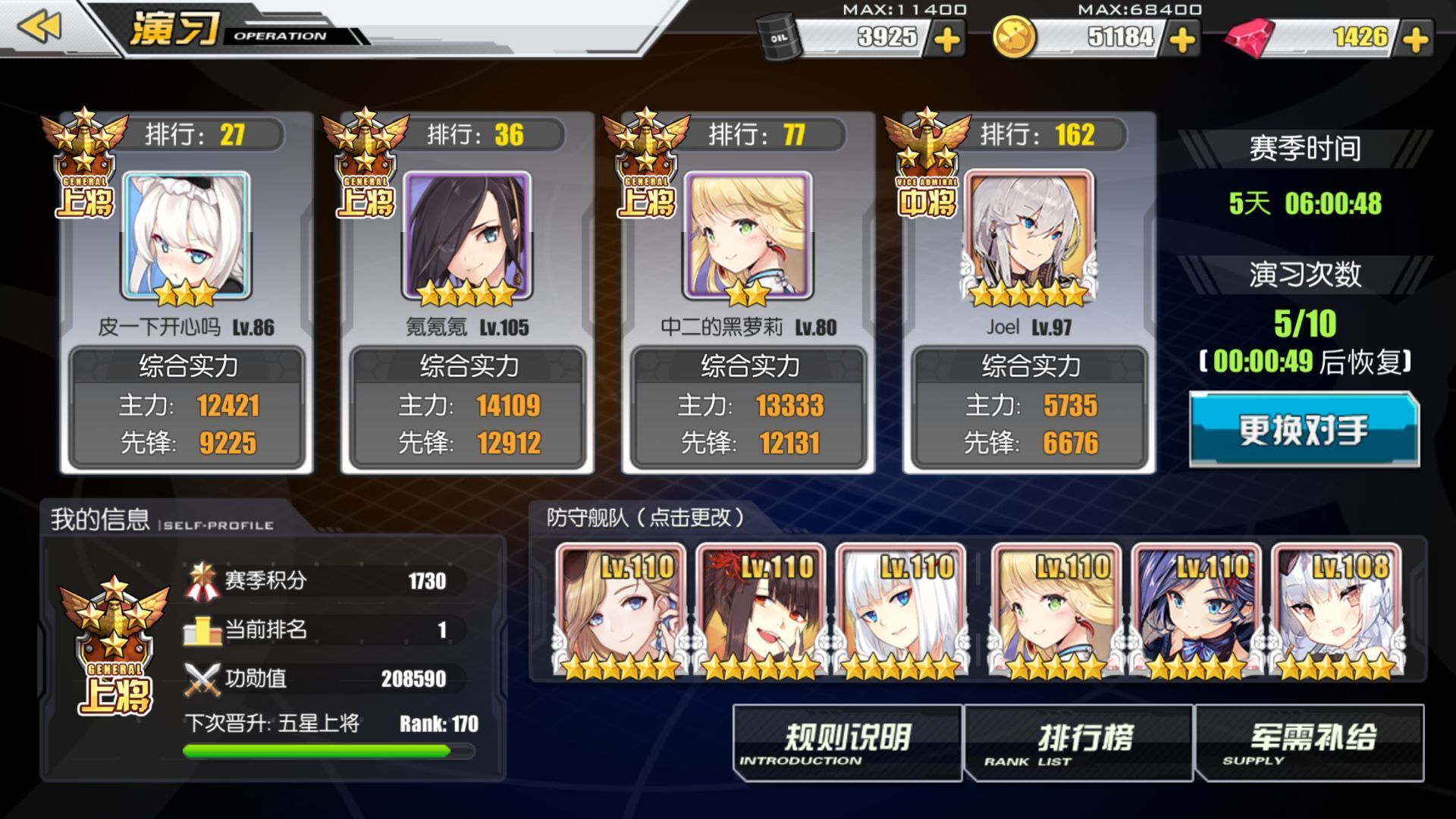Buy more red gems with the plus button
This screenshot has height=819, width=1456.
[1415, 39]
